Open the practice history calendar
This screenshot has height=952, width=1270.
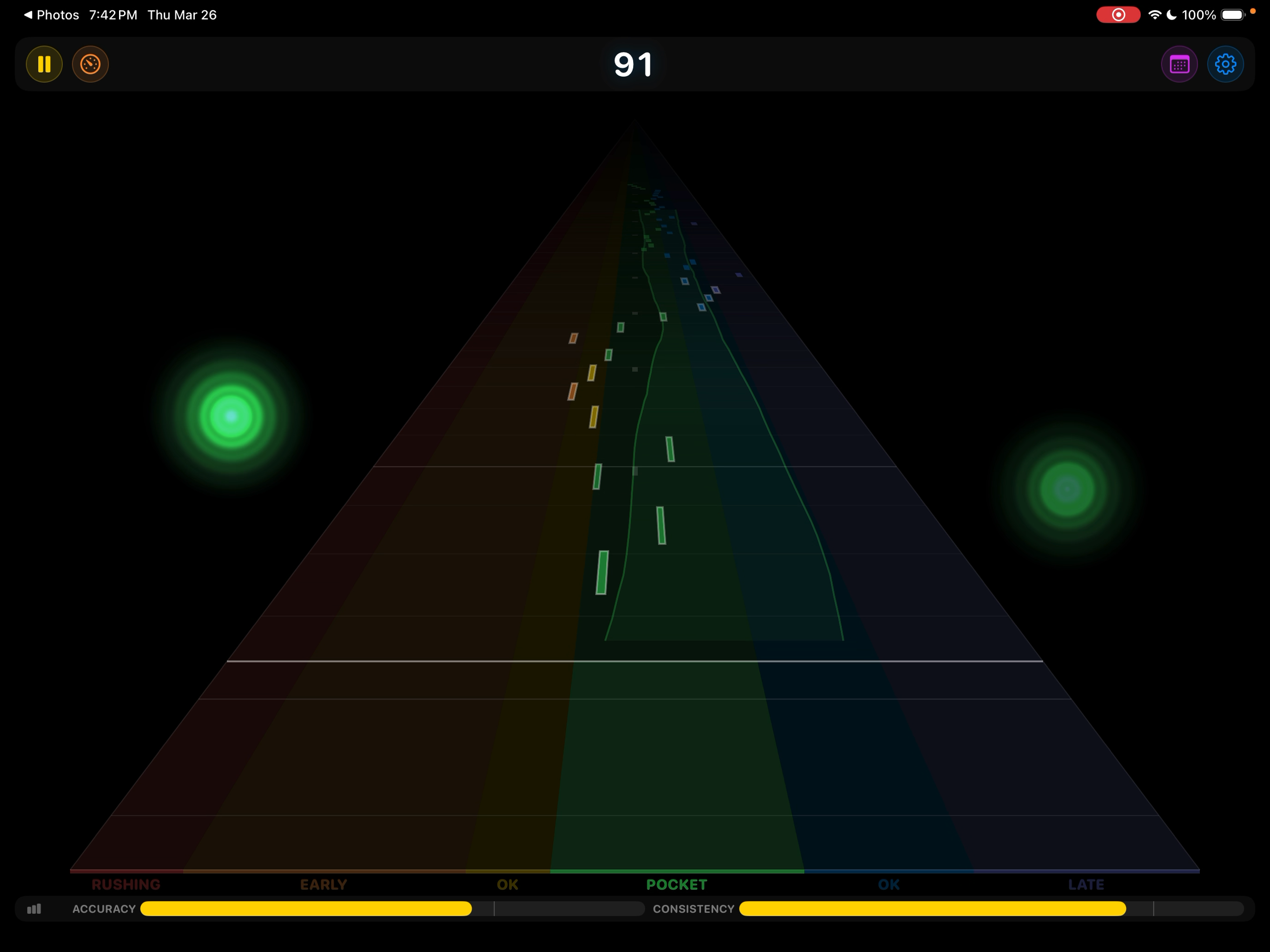tap(1180, 64)
